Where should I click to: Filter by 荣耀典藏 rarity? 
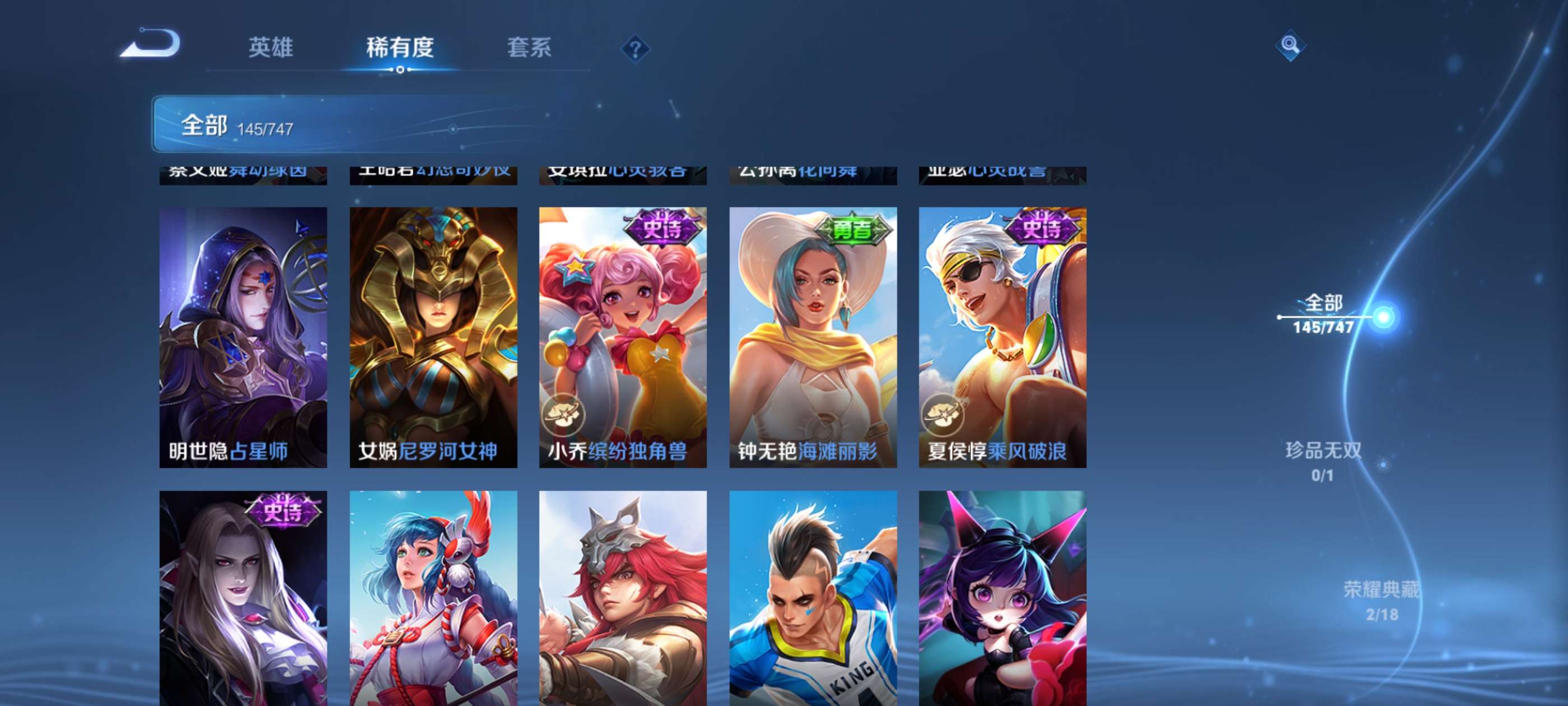tap(1380, 600)
